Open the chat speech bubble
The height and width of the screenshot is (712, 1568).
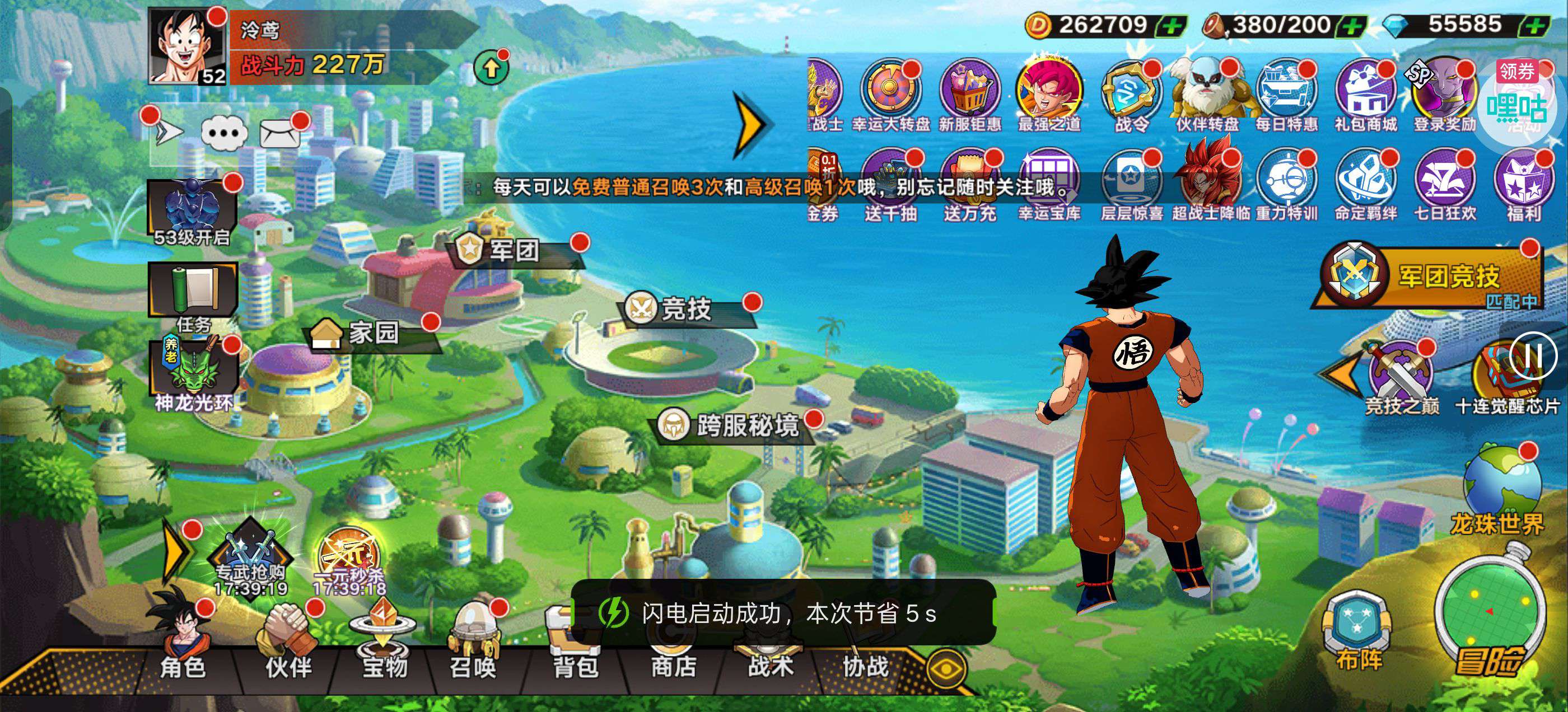pyautogui.click(x=224, y=132)
